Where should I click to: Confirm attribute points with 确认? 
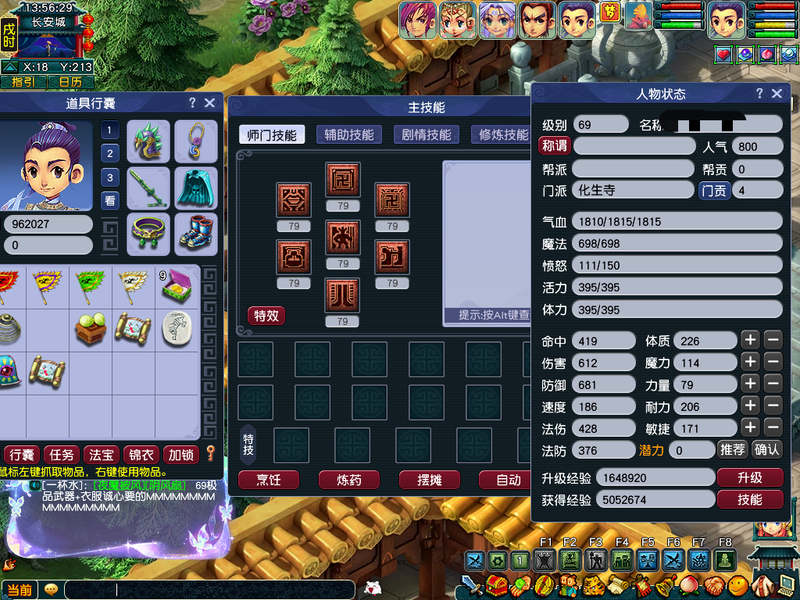click(766, 450)
